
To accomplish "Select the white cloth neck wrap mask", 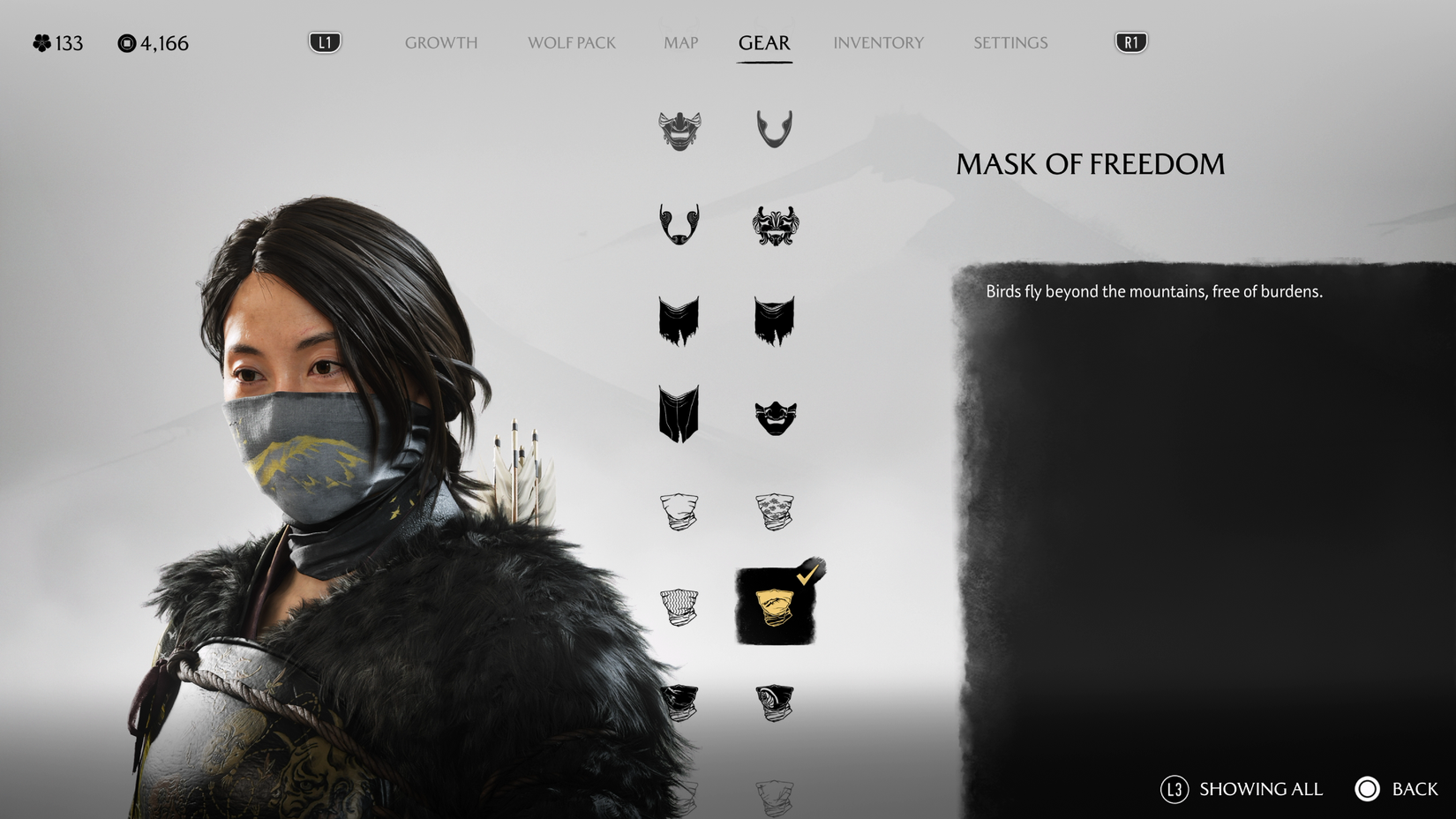I will tap(679, 512).
